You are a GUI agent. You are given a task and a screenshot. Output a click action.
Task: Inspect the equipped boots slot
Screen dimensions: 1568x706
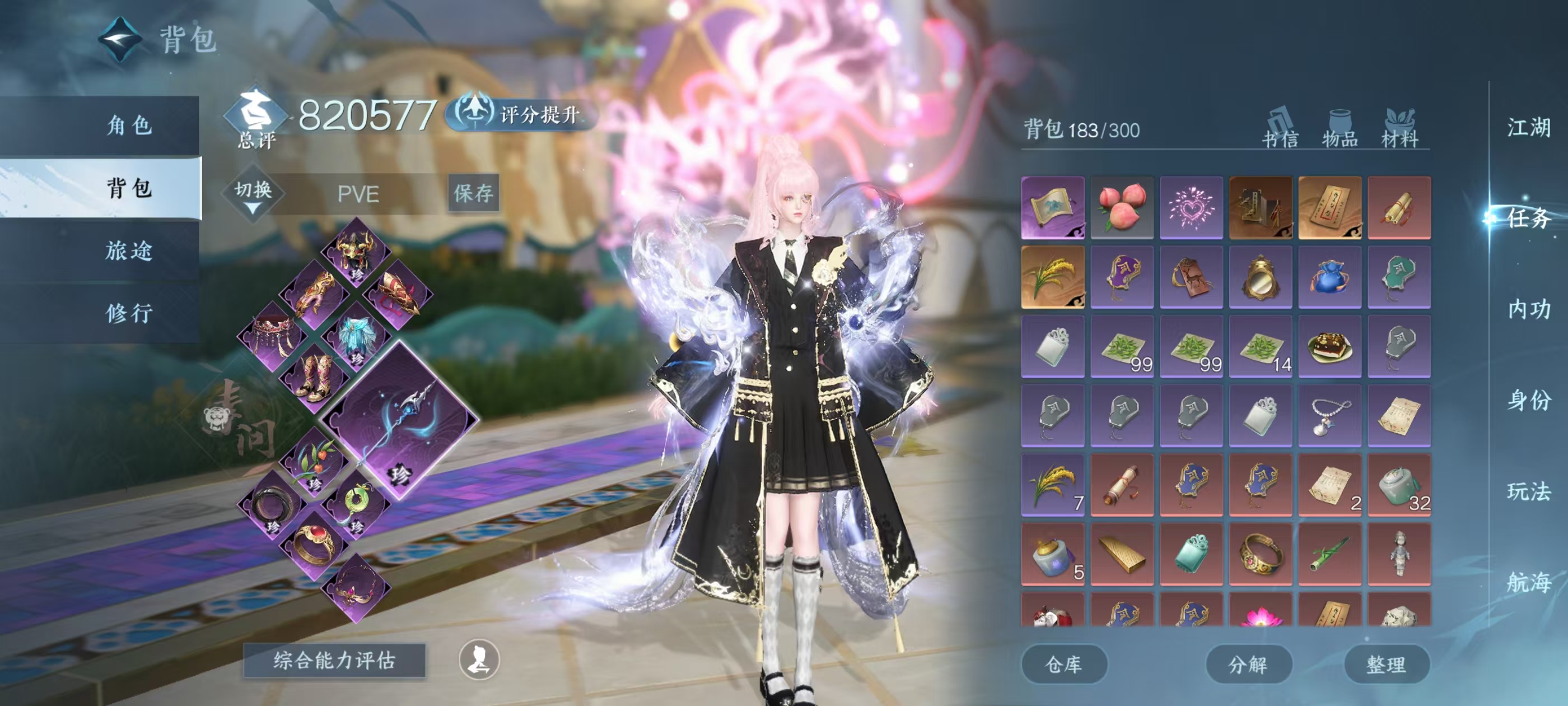tap(315, 378)
